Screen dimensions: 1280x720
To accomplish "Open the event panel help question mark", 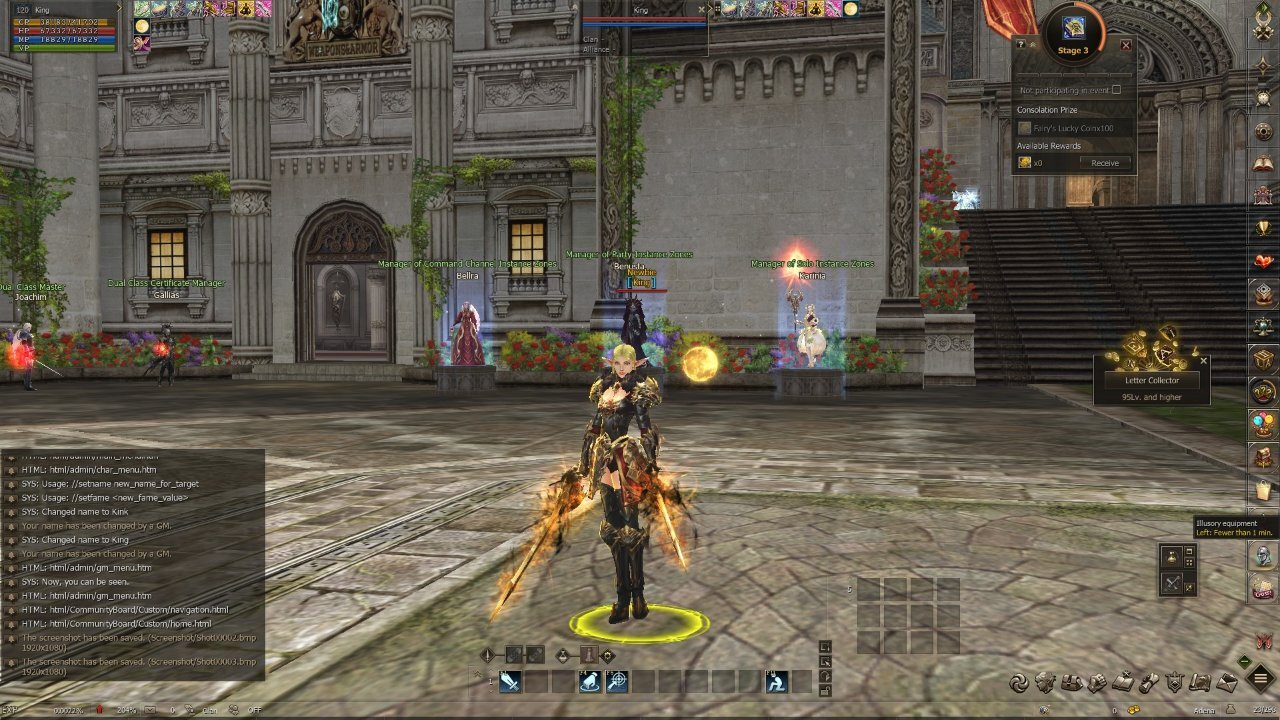I will point(1020,45).
